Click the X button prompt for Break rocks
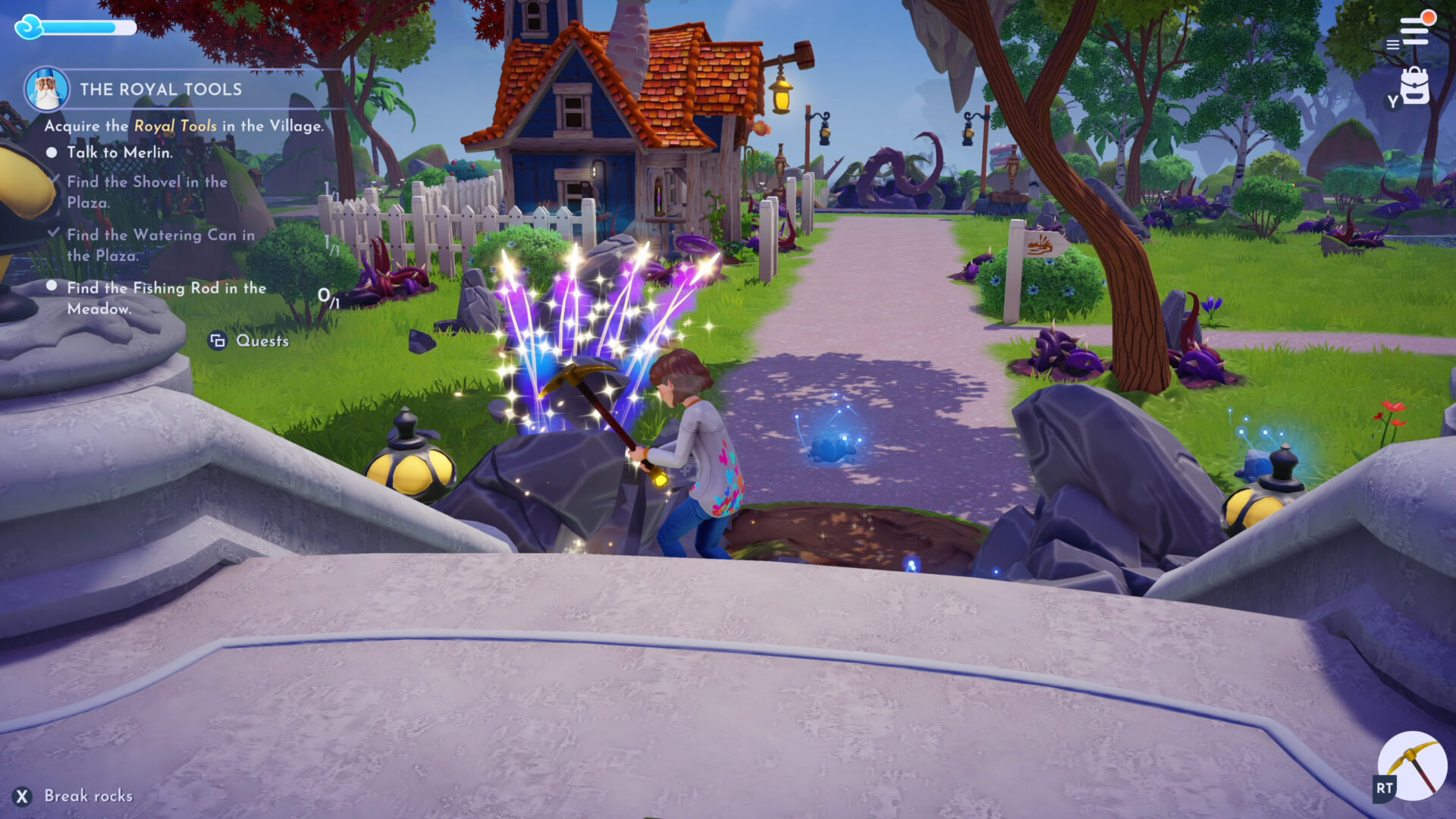 click(x=24, y=796)
